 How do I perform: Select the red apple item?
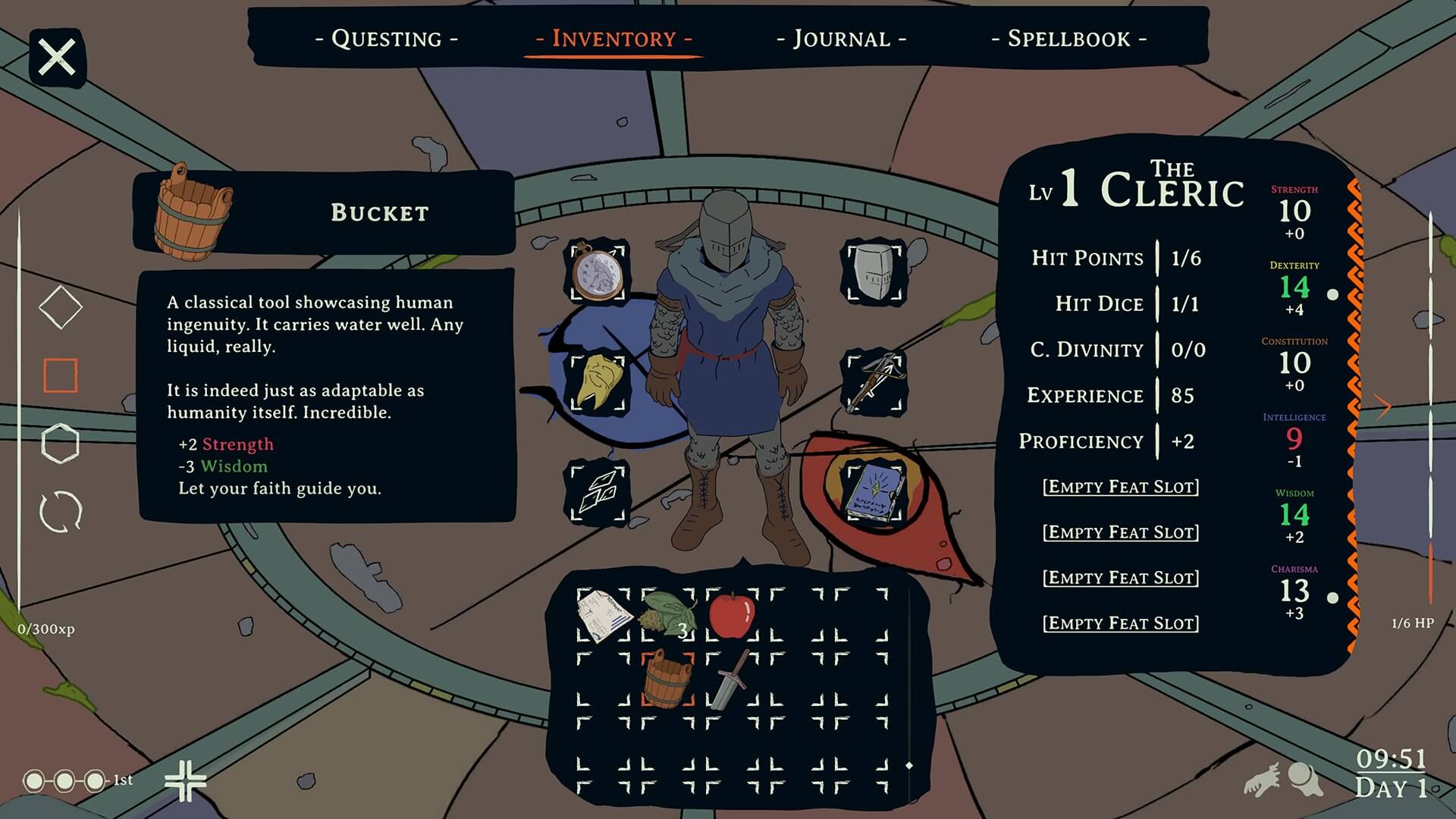[x=732, y=615]
